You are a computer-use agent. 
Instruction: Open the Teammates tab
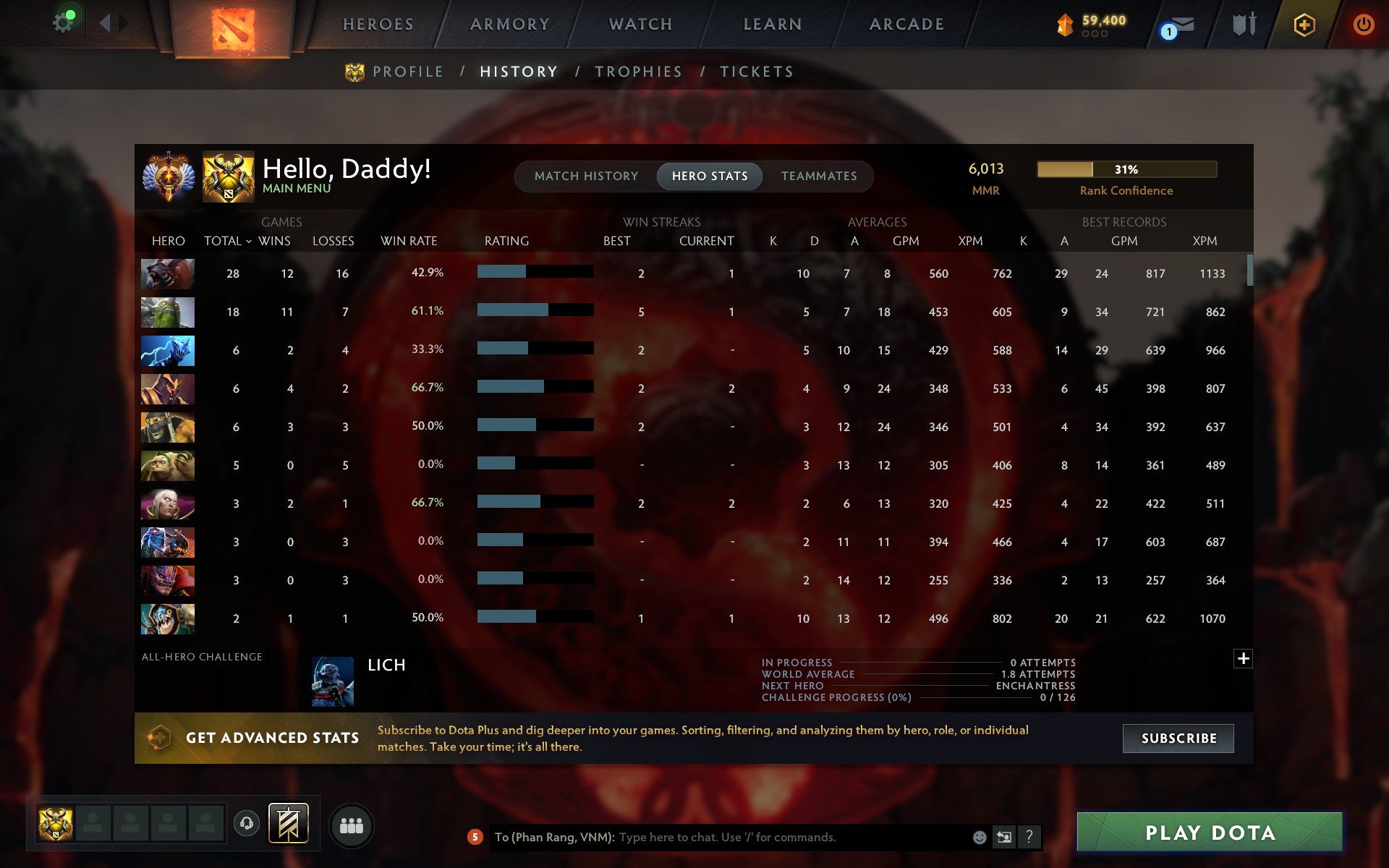818,176
